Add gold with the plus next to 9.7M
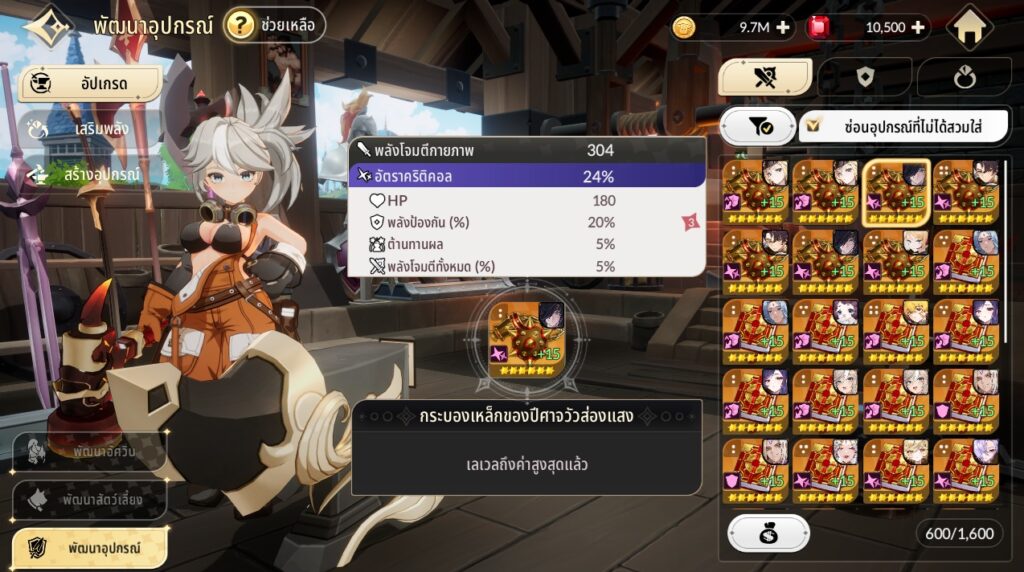The height and width of the screenshot is (572, 1024). pos(783,28)
